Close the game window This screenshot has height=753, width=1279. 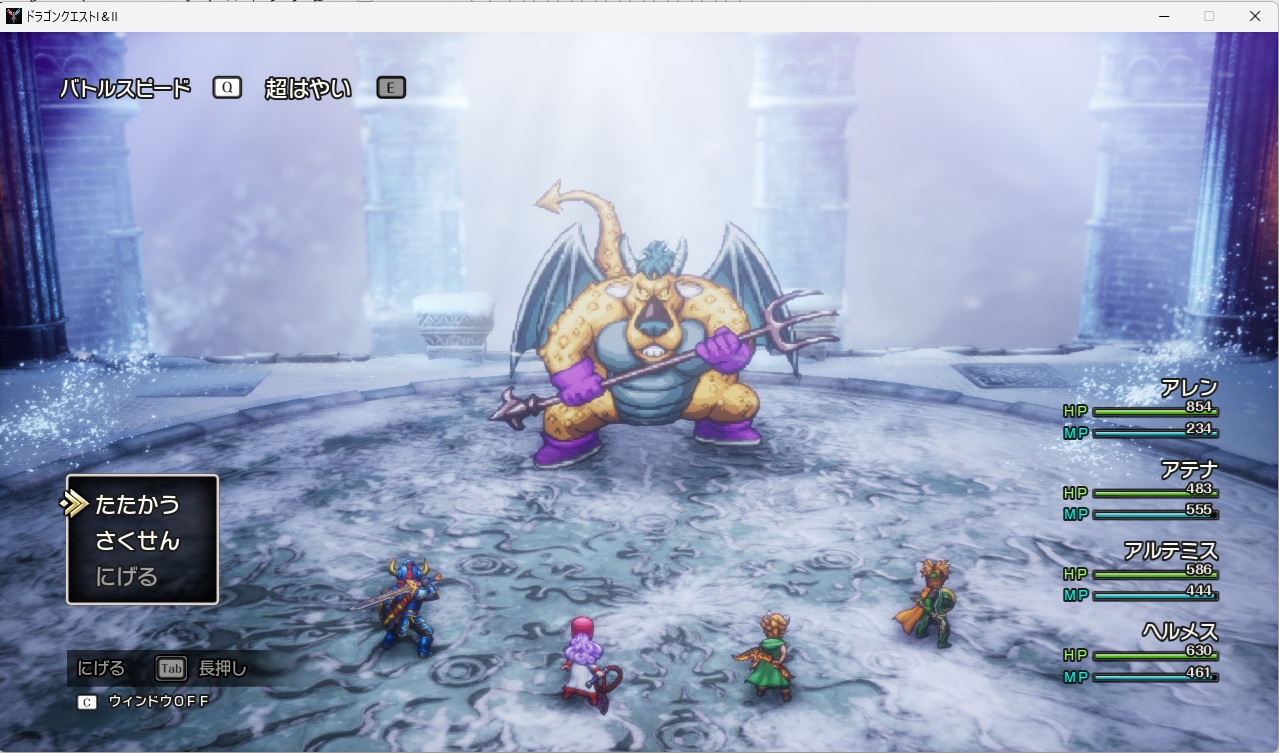[1254, 16]
